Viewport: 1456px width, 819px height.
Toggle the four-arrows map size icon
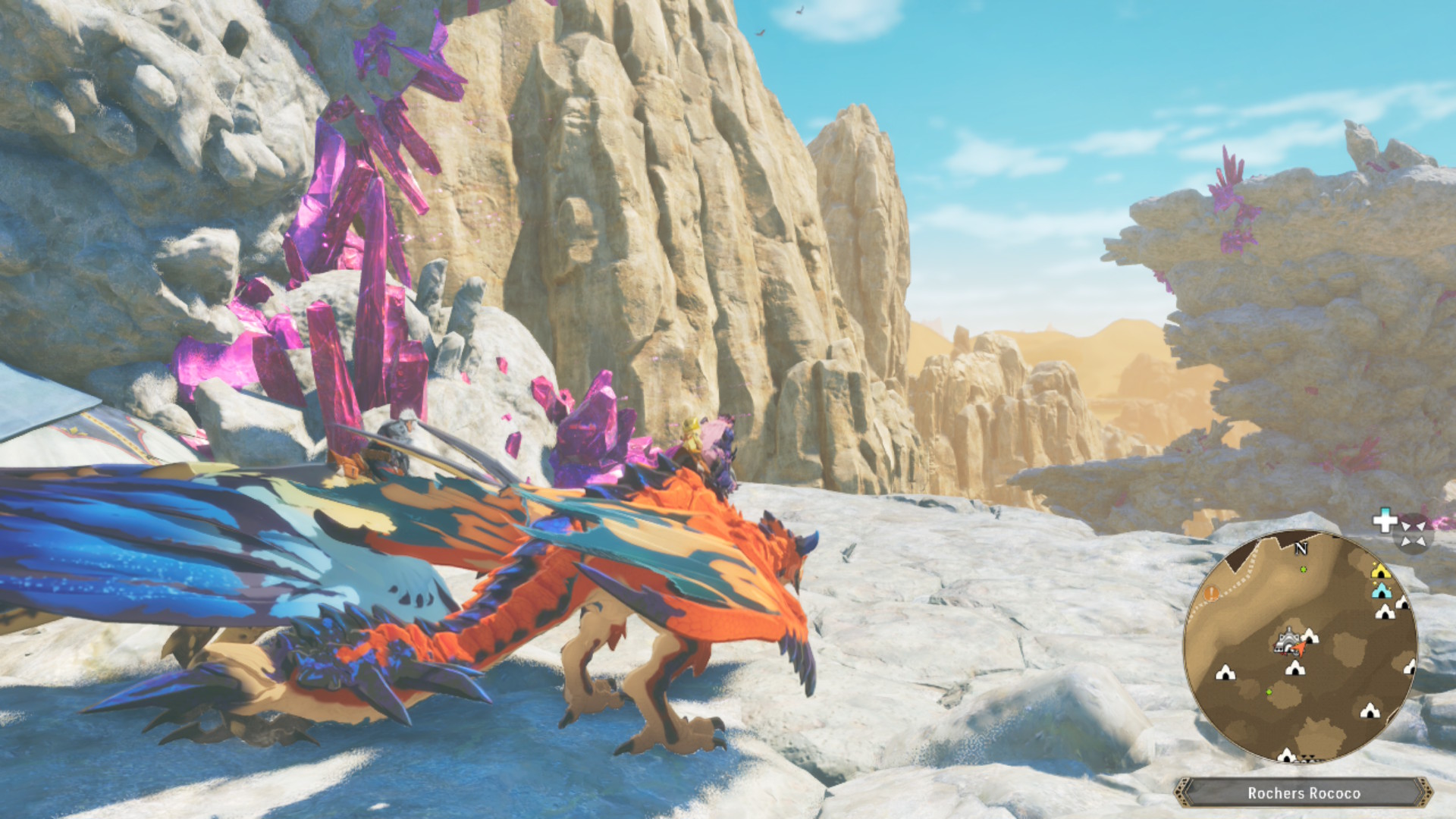click(x=1413, y=532)
